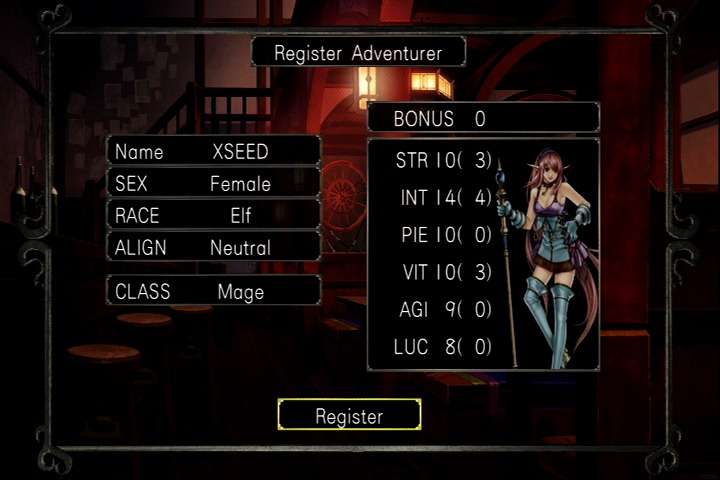Choose the RACE row showing Elf
The image size is (720, 480).
tap(214, 215)
